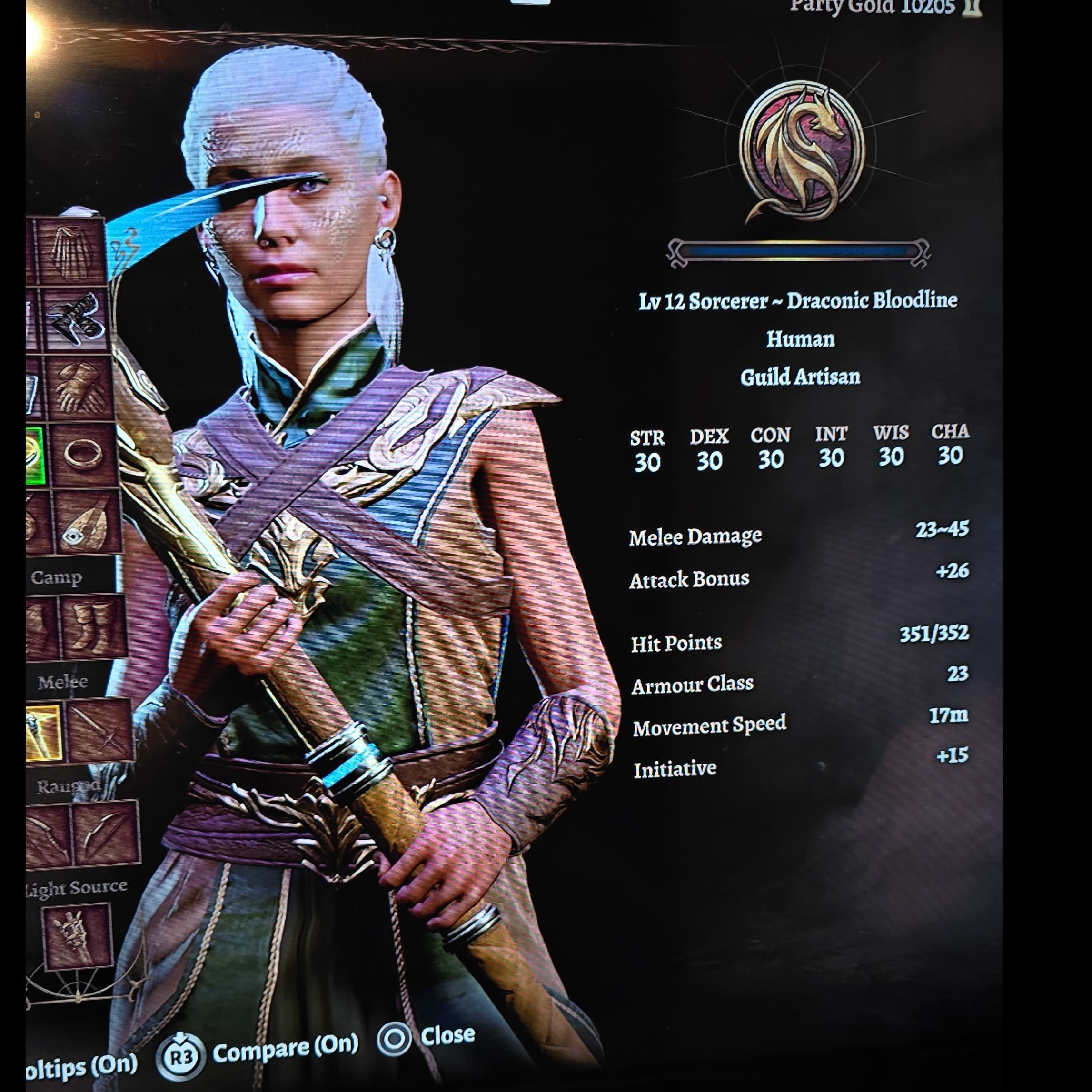Screen dimensions: 1092x1092
Task: Open the lute instrument slot
Action: (88, 522)
